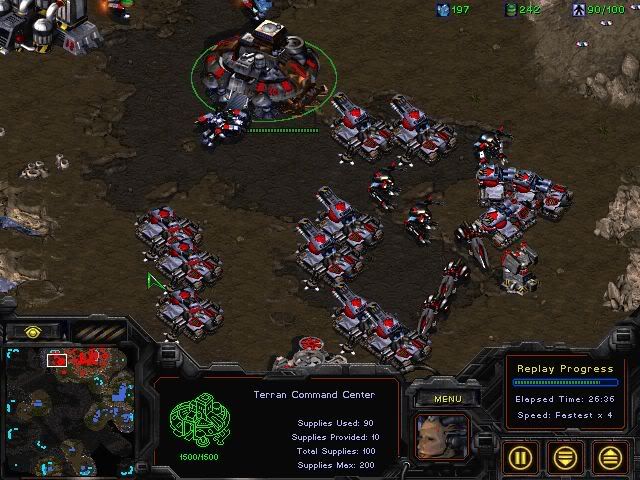Speed up the replay playback
Viewport: 640px width, 480px height.
coord(608,457)
